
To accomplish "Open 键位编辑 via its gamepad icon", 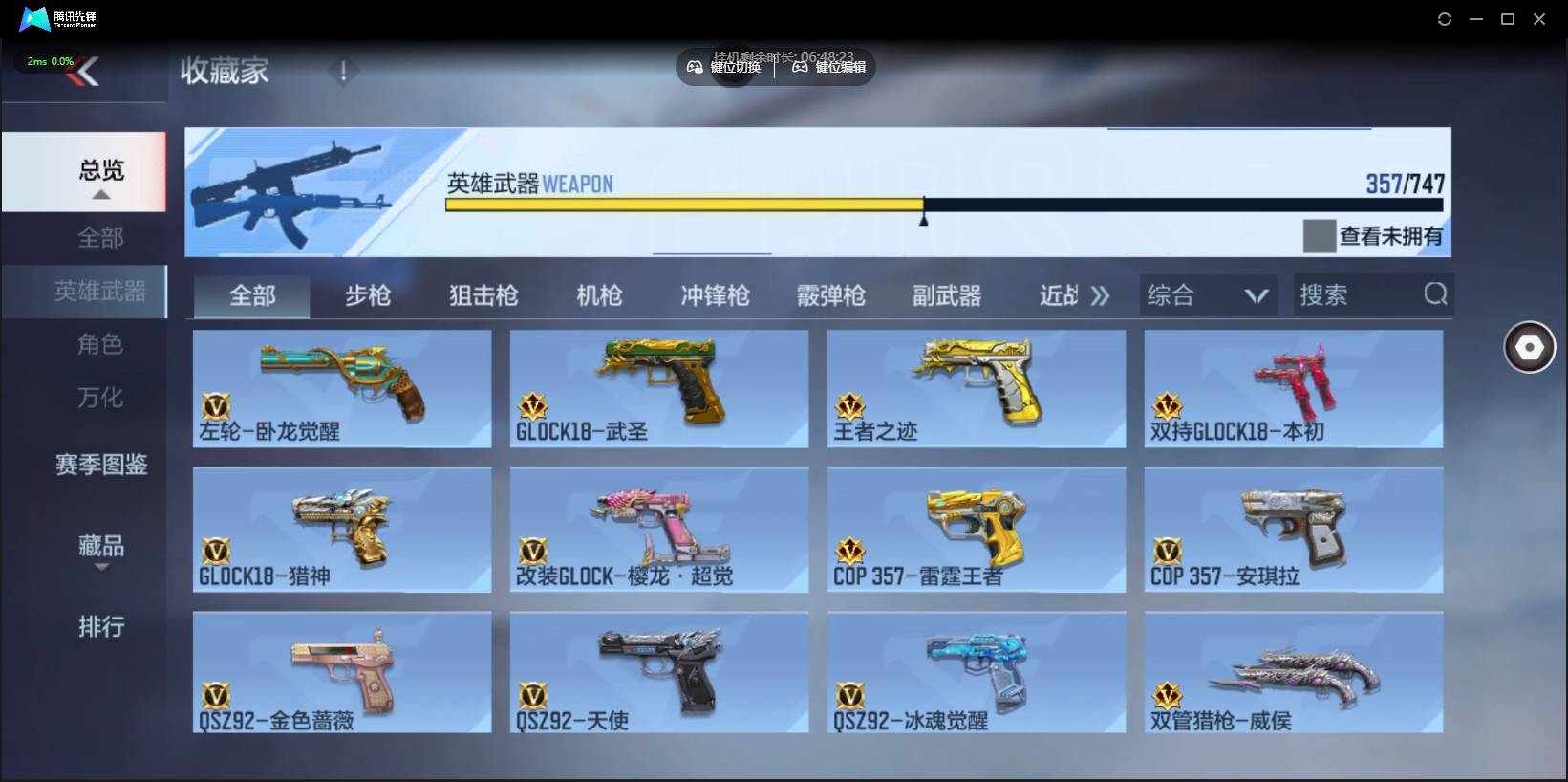I will (800, 67).
